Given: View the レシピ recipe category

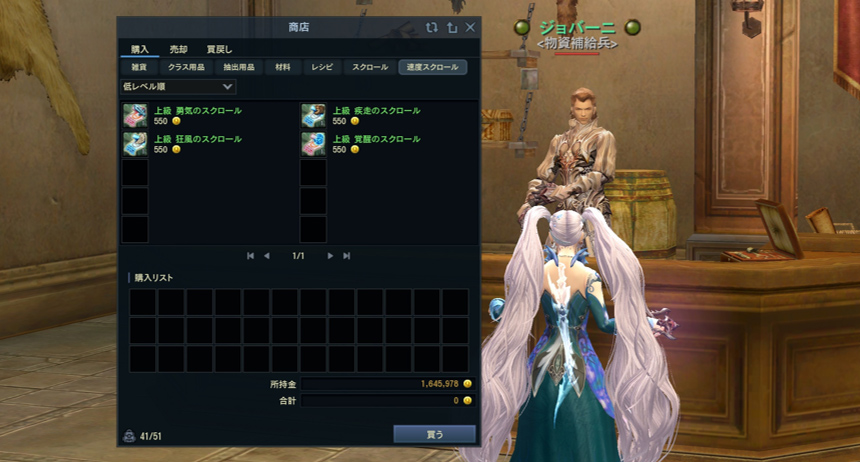Looking at the screenshot, I should tap(322, 67).
